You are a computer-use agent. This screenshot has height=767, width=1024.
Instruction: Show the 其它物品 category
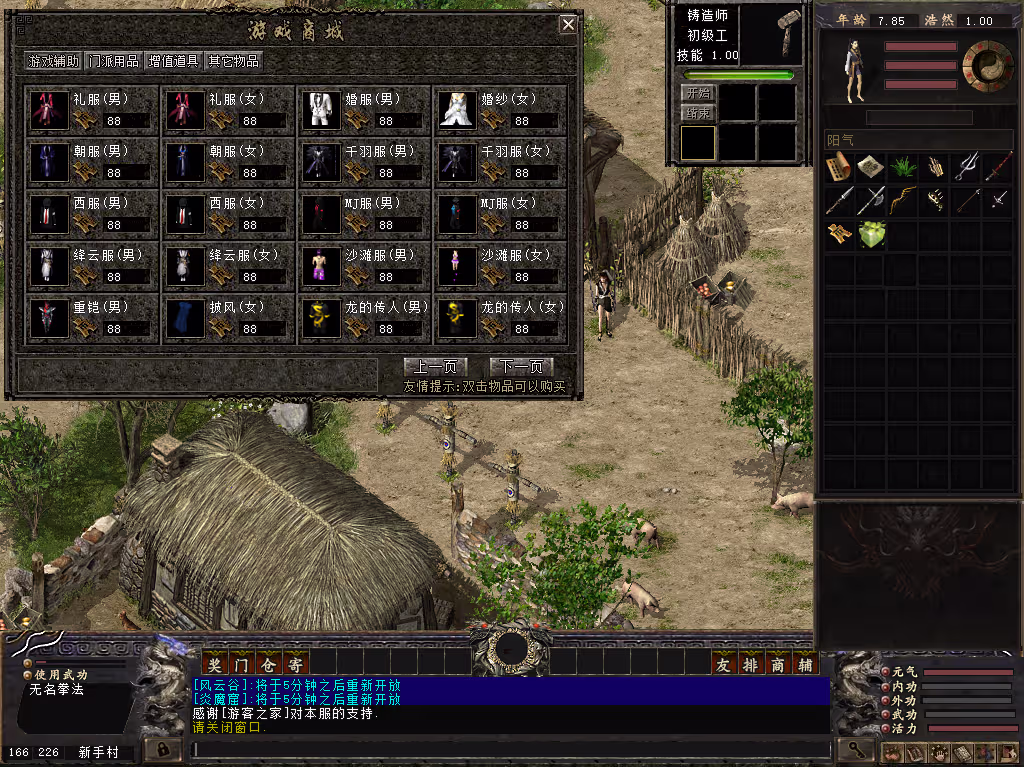tap(234, 61)
